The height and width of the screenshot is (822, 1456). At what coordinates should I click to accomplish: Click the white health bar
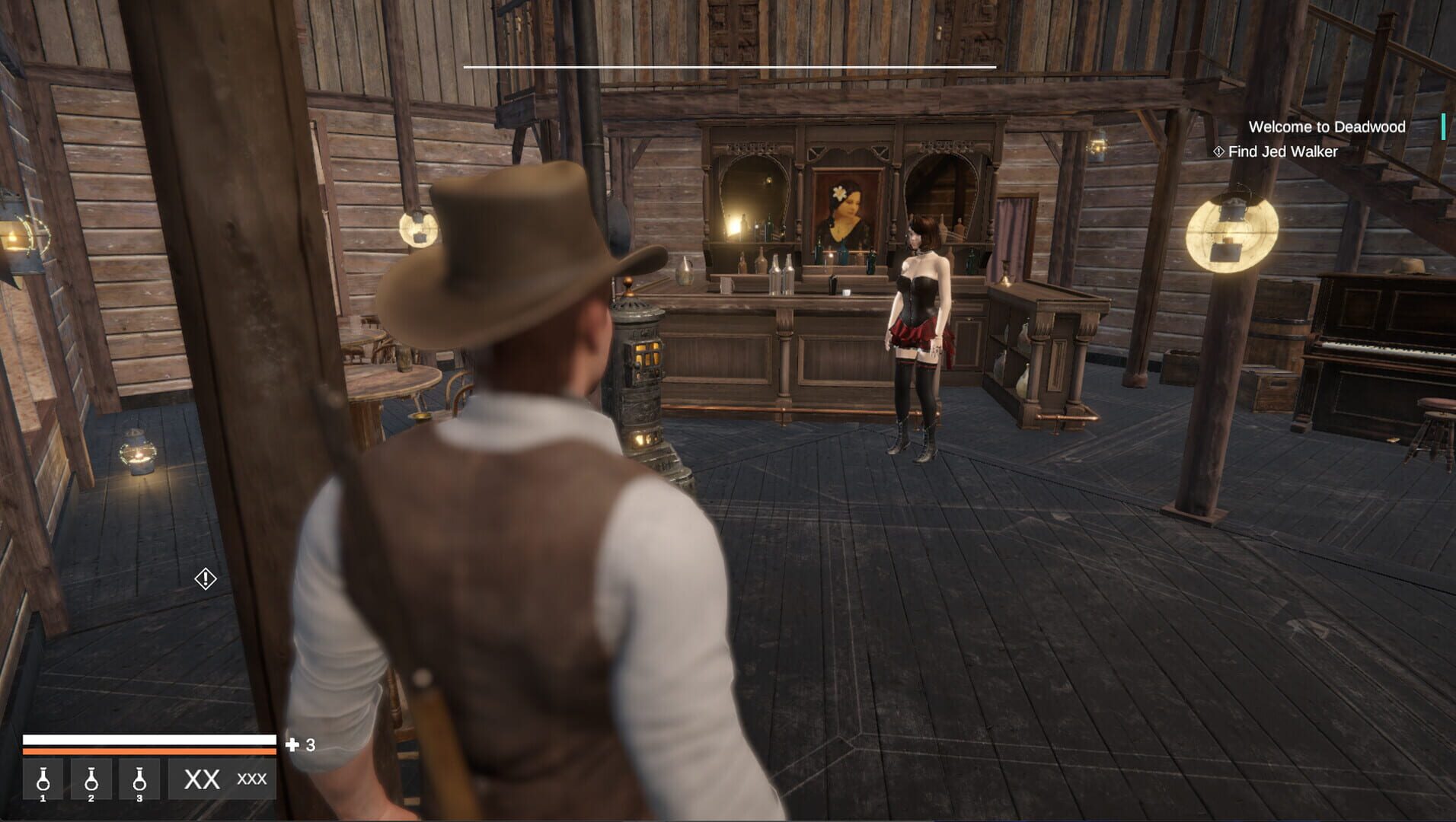click(150, 738)
